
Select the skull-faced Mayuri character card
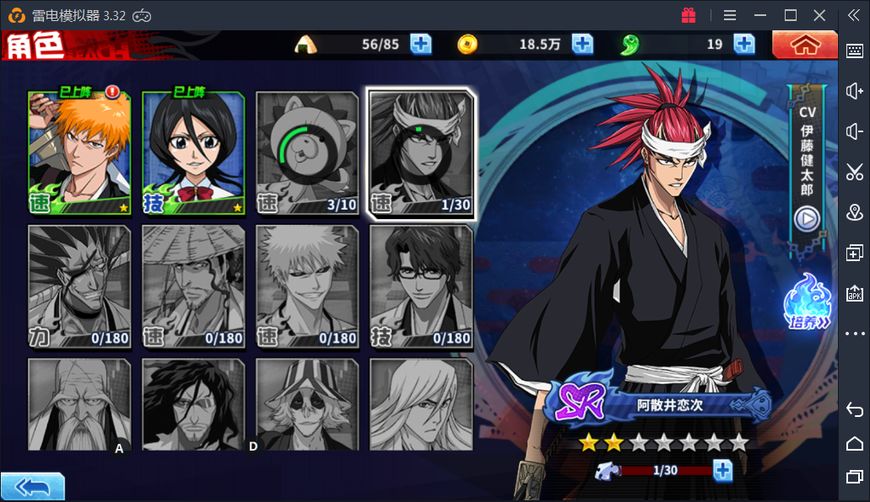307,406
